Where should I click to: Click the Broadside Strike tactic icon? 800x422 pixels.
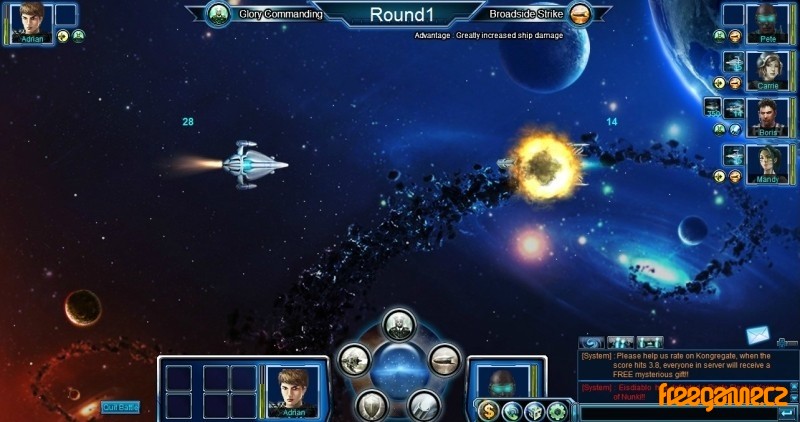(579, 14)
